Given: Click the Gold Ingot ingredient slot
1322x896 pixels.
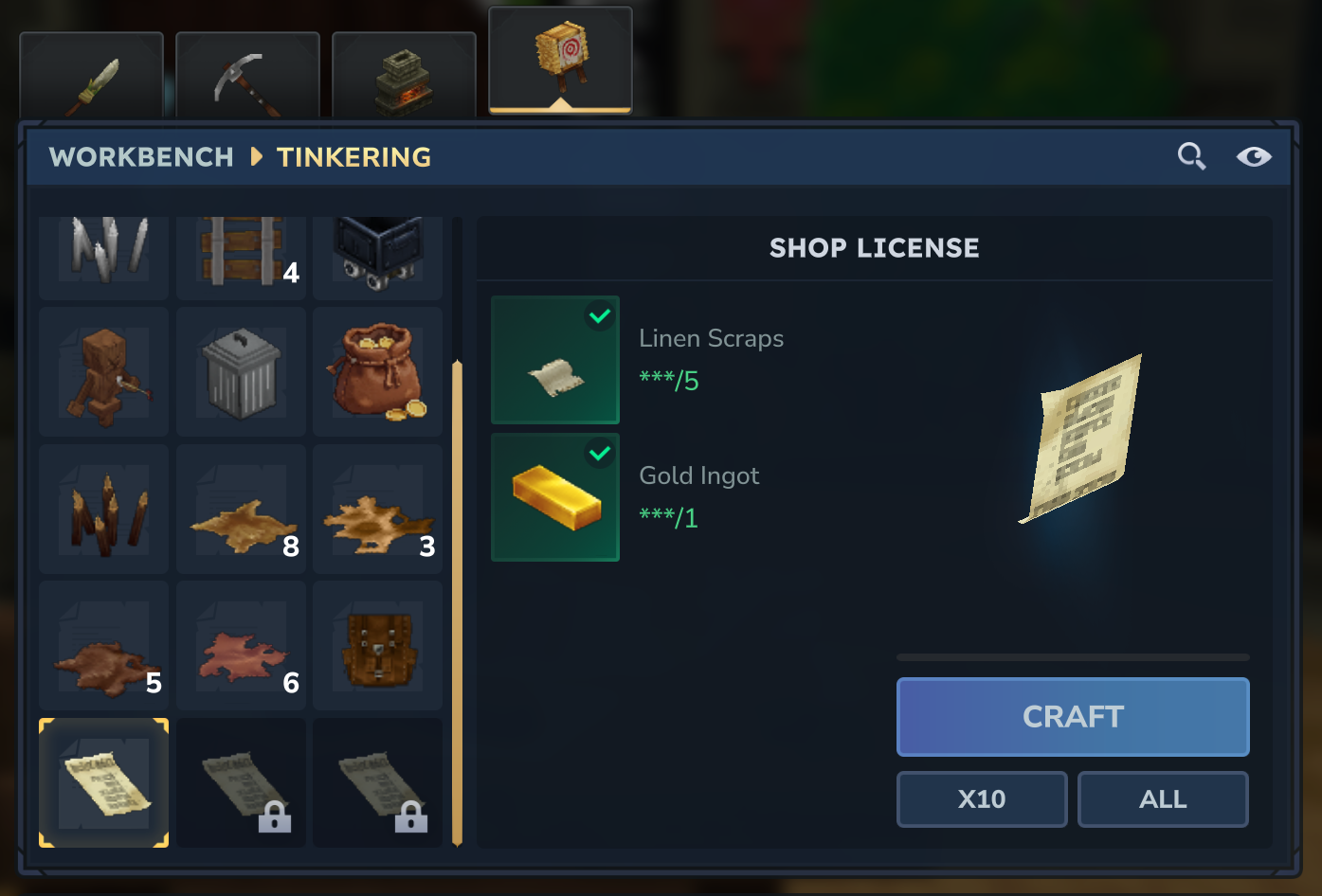Looking at the screenshot, I should coord(555,497).
